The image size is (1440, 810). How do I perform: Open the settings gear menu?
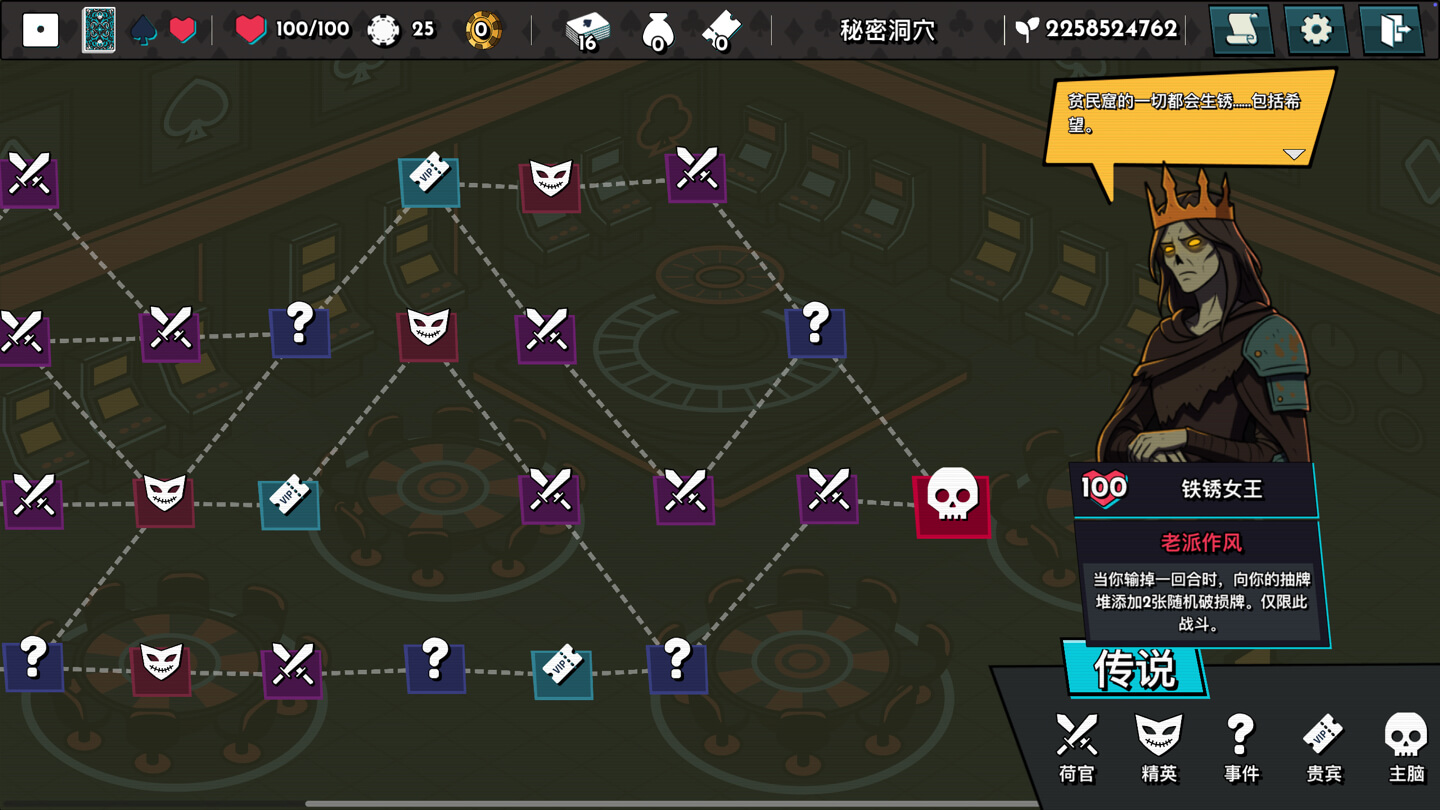[1316, 30]
